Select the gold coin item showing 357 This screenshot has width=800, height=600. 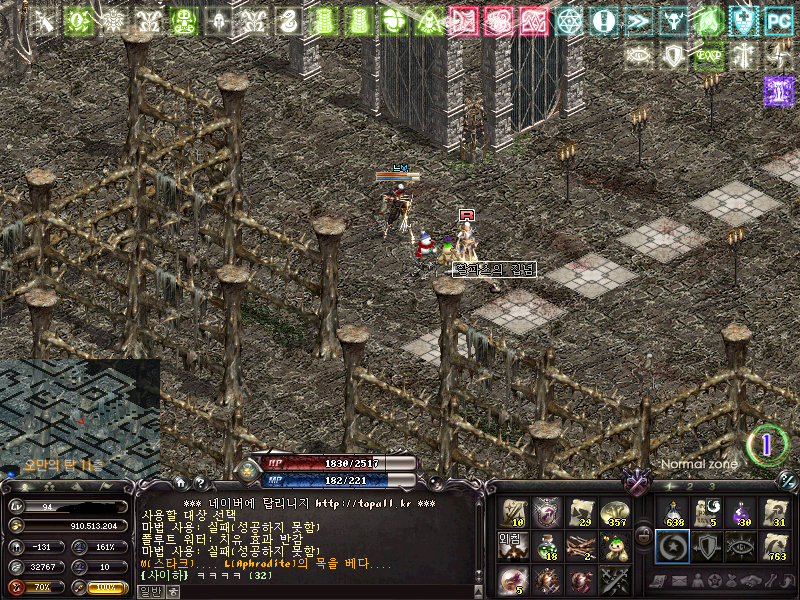point(615,512)
